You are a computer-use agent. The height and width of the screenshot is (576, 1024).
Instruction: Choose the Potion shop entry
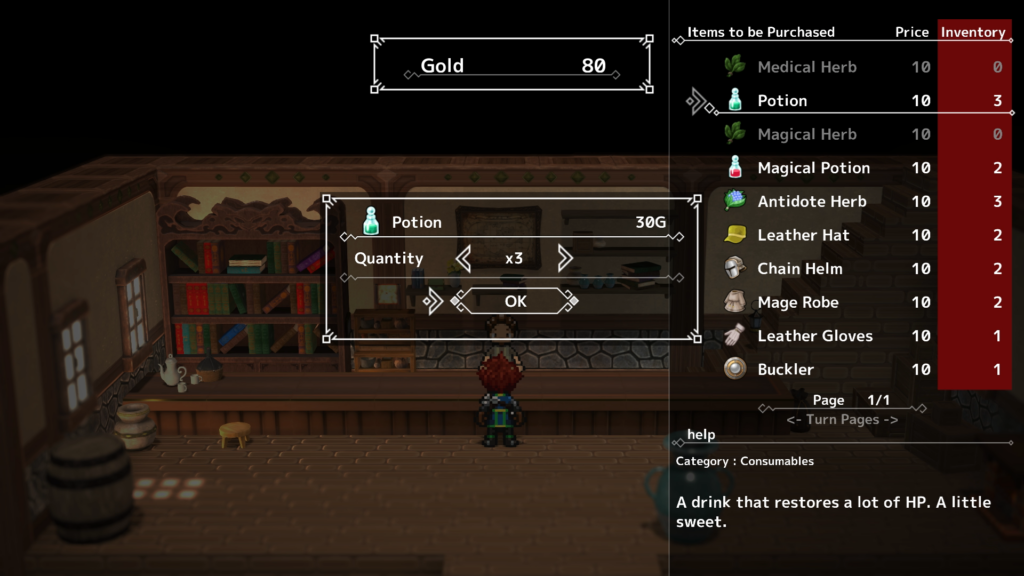point(782,101)
